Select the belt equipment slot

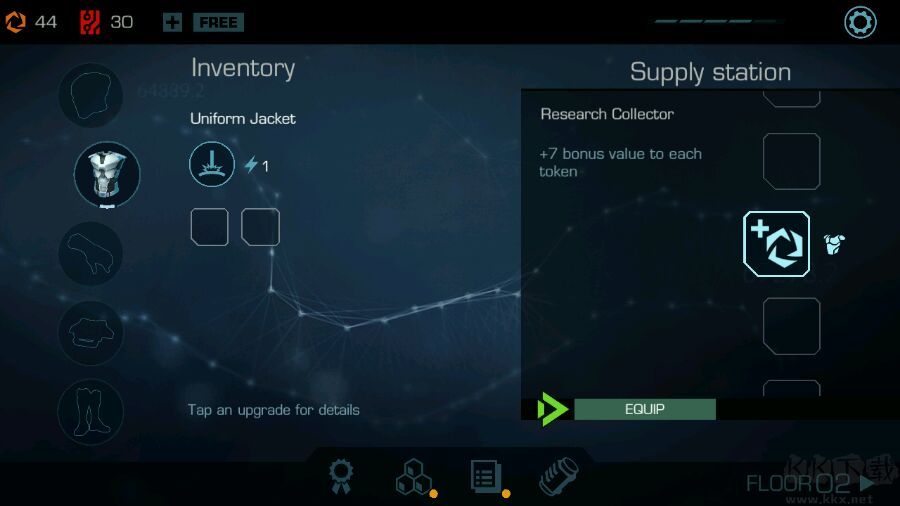click(x=91, y=332)
